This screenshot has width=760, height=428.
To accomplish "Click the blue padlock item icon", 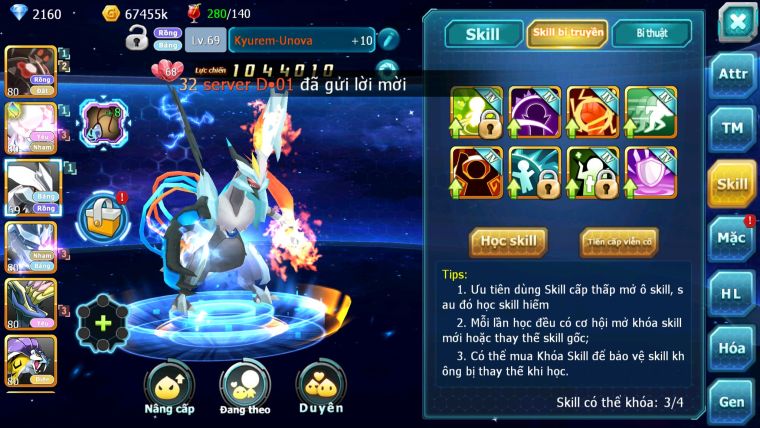I will [x=102, y=215].
